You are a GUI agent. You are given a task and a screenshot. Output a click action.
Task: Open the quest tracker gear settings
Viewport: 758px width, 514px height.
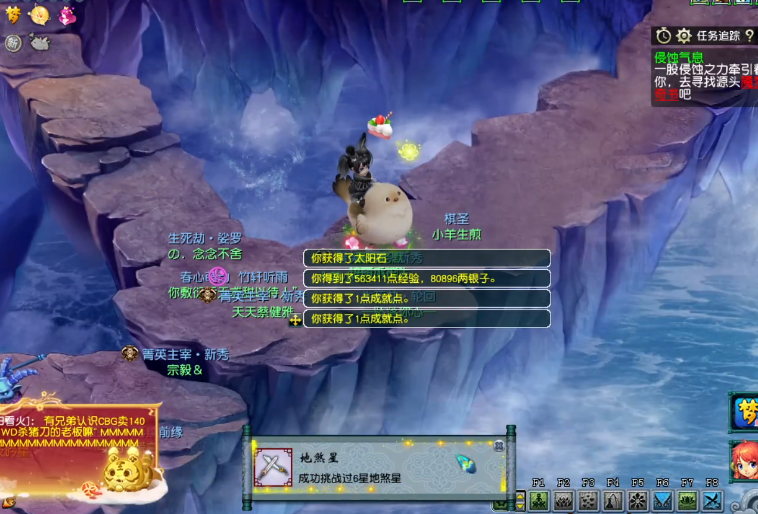pos(684,35)
